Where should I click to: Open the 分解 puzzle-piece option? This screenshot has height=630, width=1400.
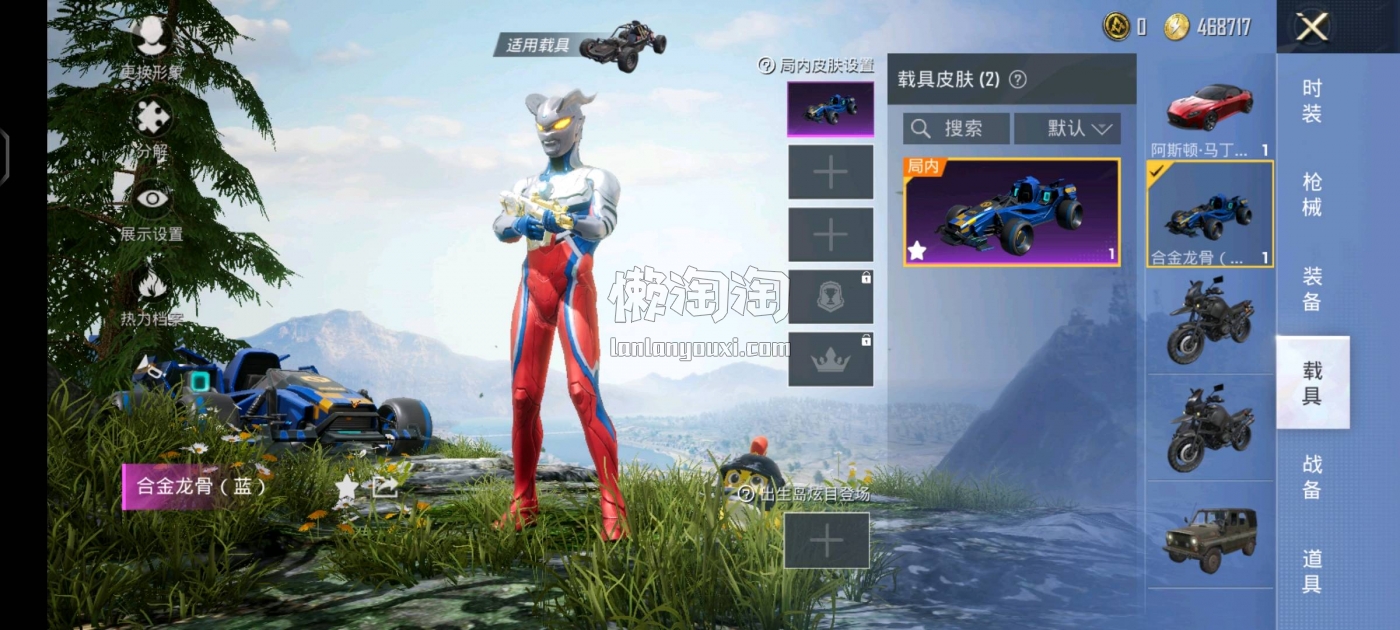click(152, 120)
